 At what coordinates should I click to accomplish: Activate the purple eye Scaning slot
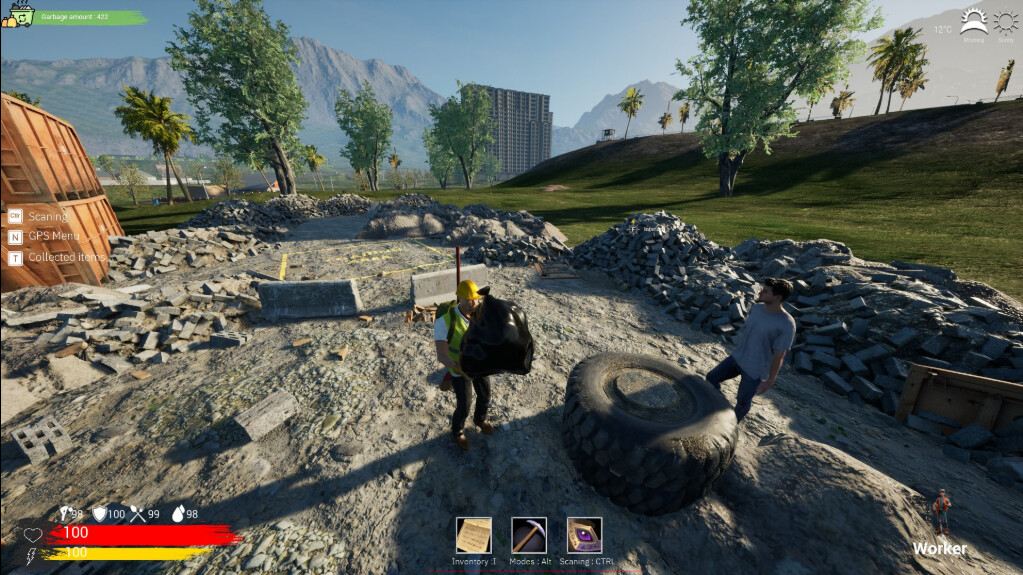point(584,535)
